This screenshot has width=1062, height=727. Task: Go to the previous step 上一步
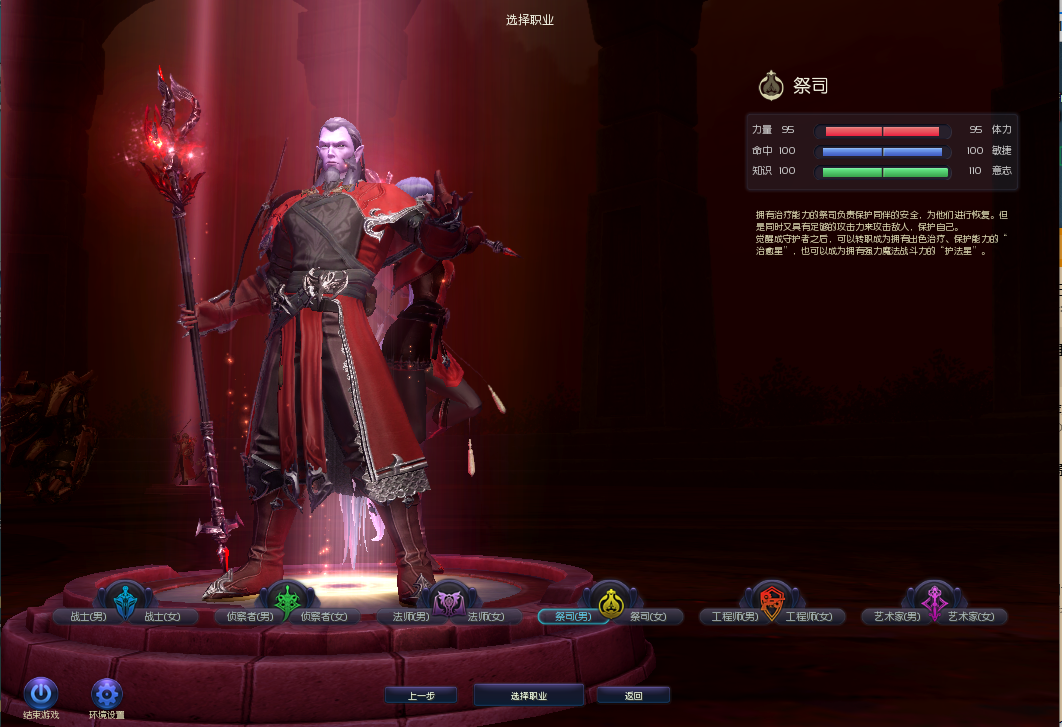[x=421, y=695]
